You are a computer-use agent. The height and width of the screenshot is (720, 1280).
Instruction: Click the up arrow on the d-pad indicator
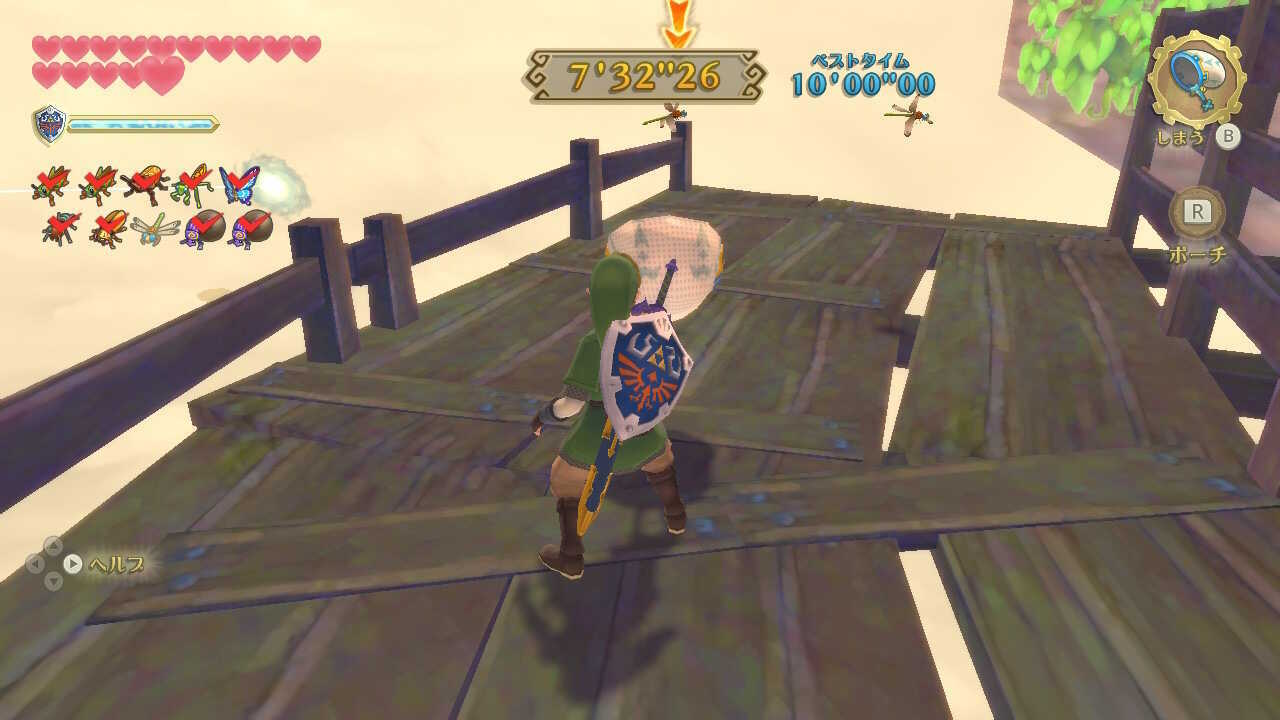(x=52, y=546)
